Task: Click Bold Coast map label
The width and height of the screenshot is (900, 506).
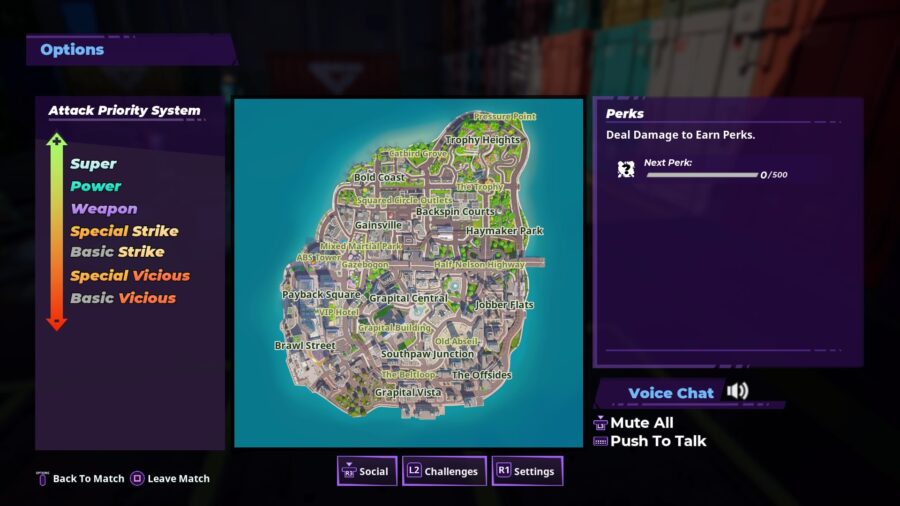Action: [x=379, y=178]
